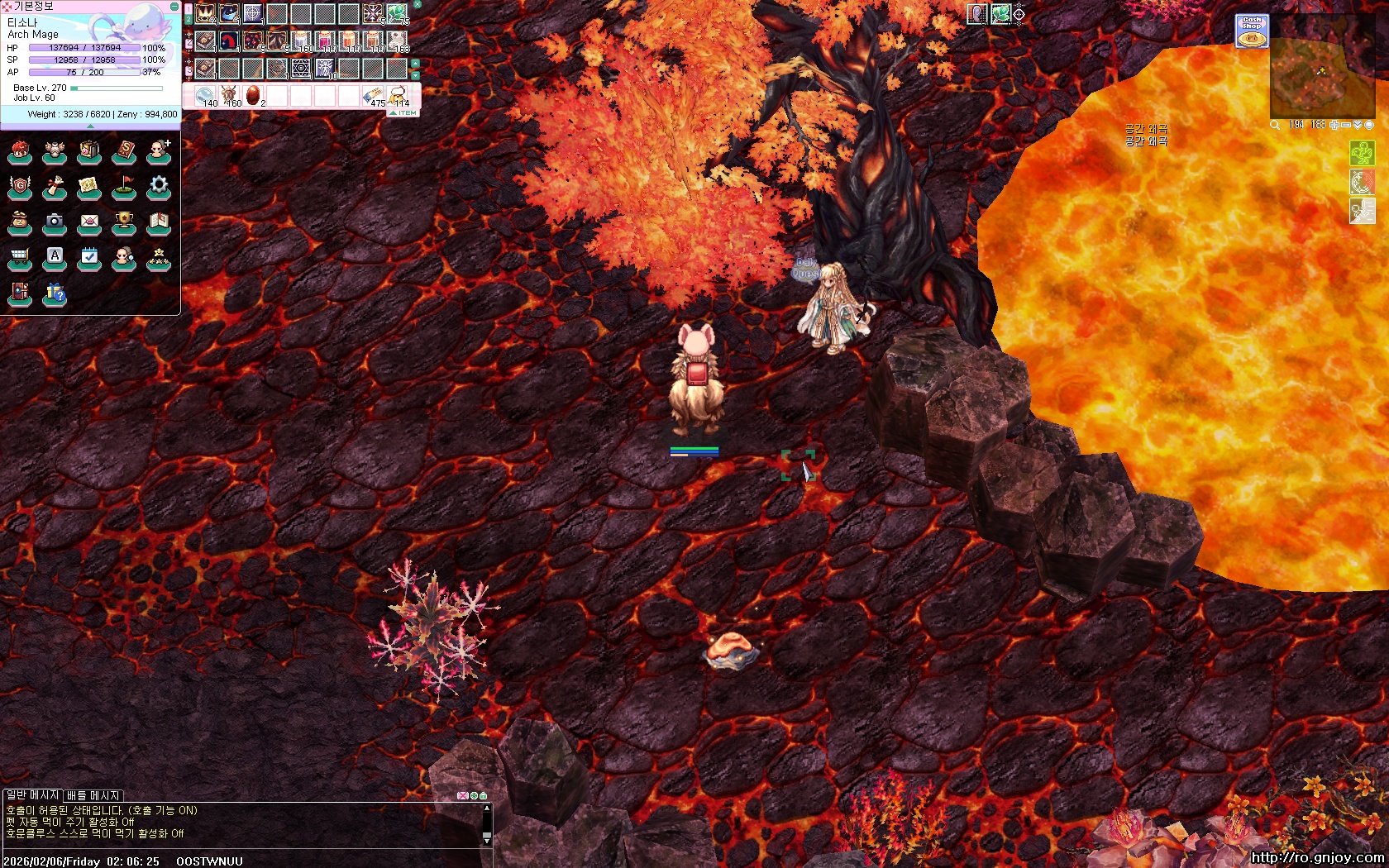
Task: Collapse the ITEM quick bar toggle
Action: coord(403,112)
